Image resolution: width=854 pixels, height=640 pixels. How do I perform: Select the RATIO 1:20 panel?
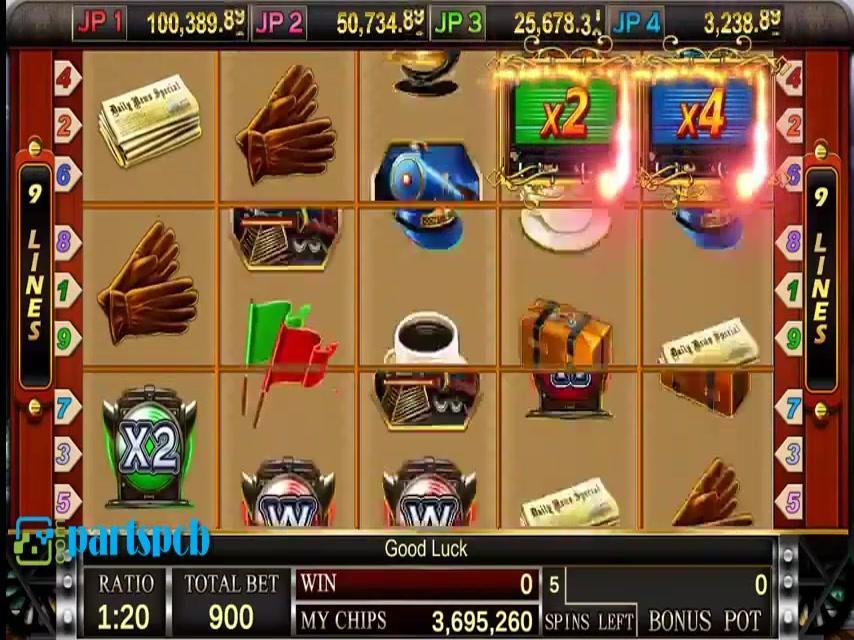click(x=125, y=601)
